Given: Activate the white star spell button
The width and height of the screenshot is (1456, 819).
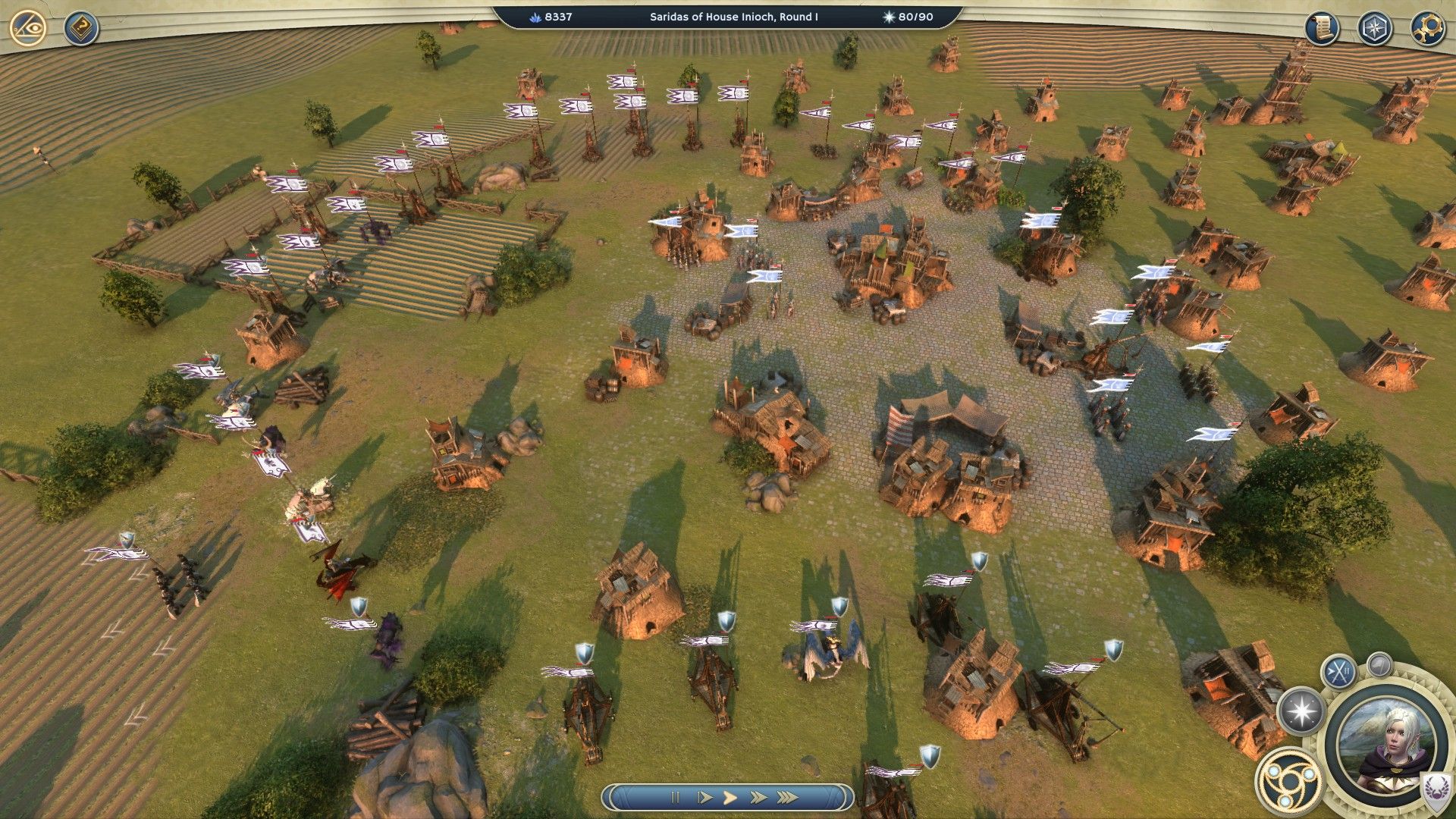Looking at the screenshot, I should point(1301,712).
